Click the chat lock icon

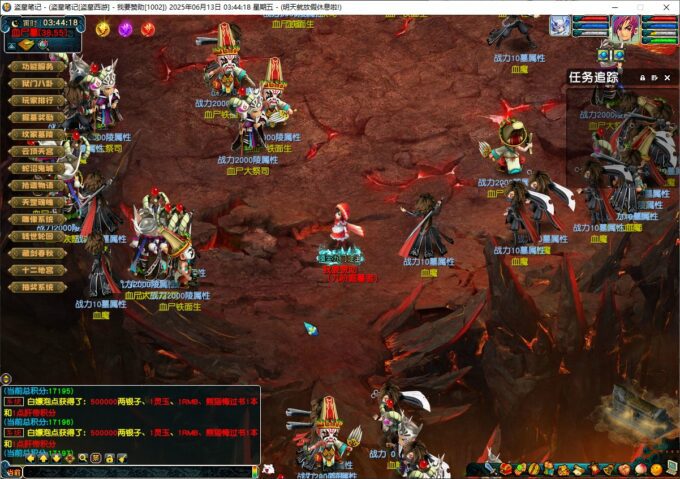(x=108, y=457)
